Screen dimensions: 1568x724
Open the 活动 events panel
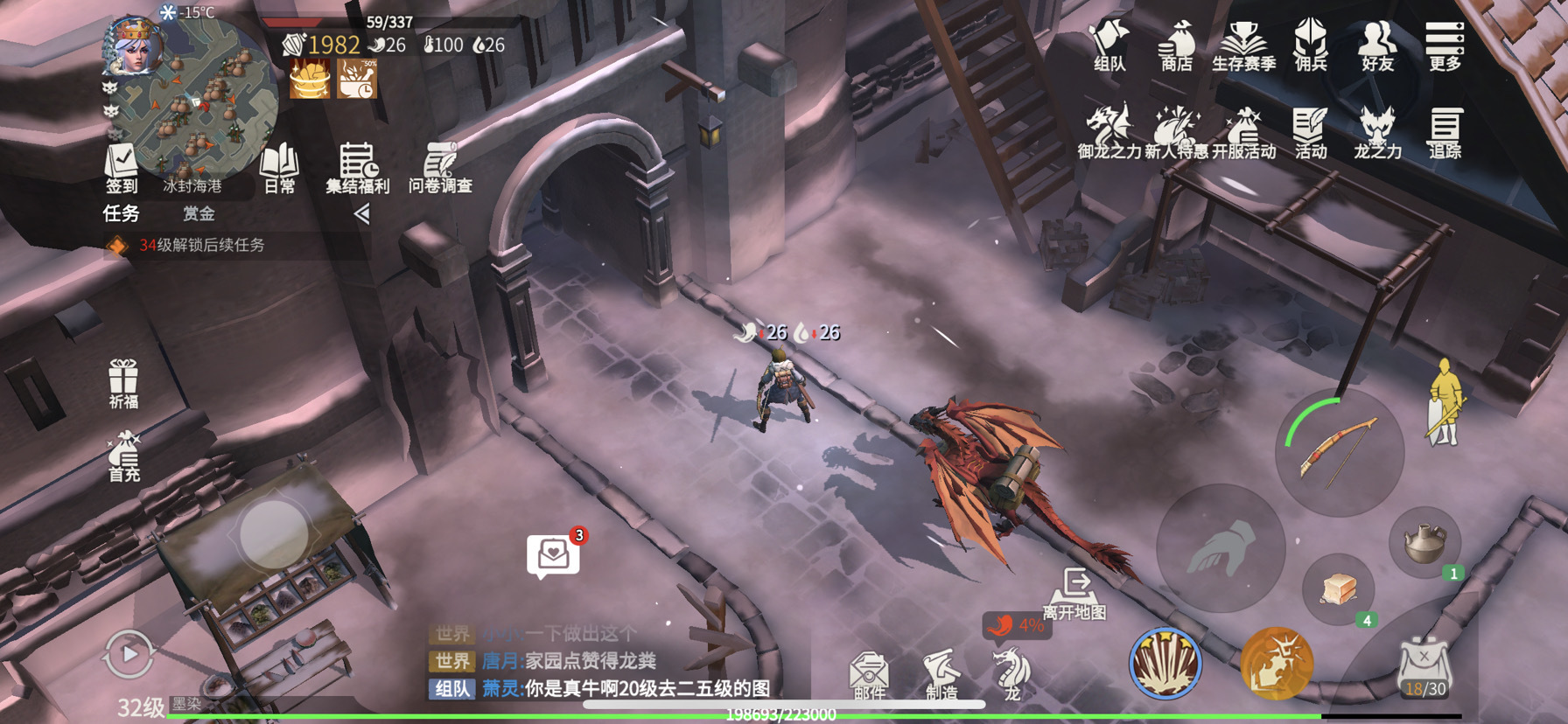1310,133
